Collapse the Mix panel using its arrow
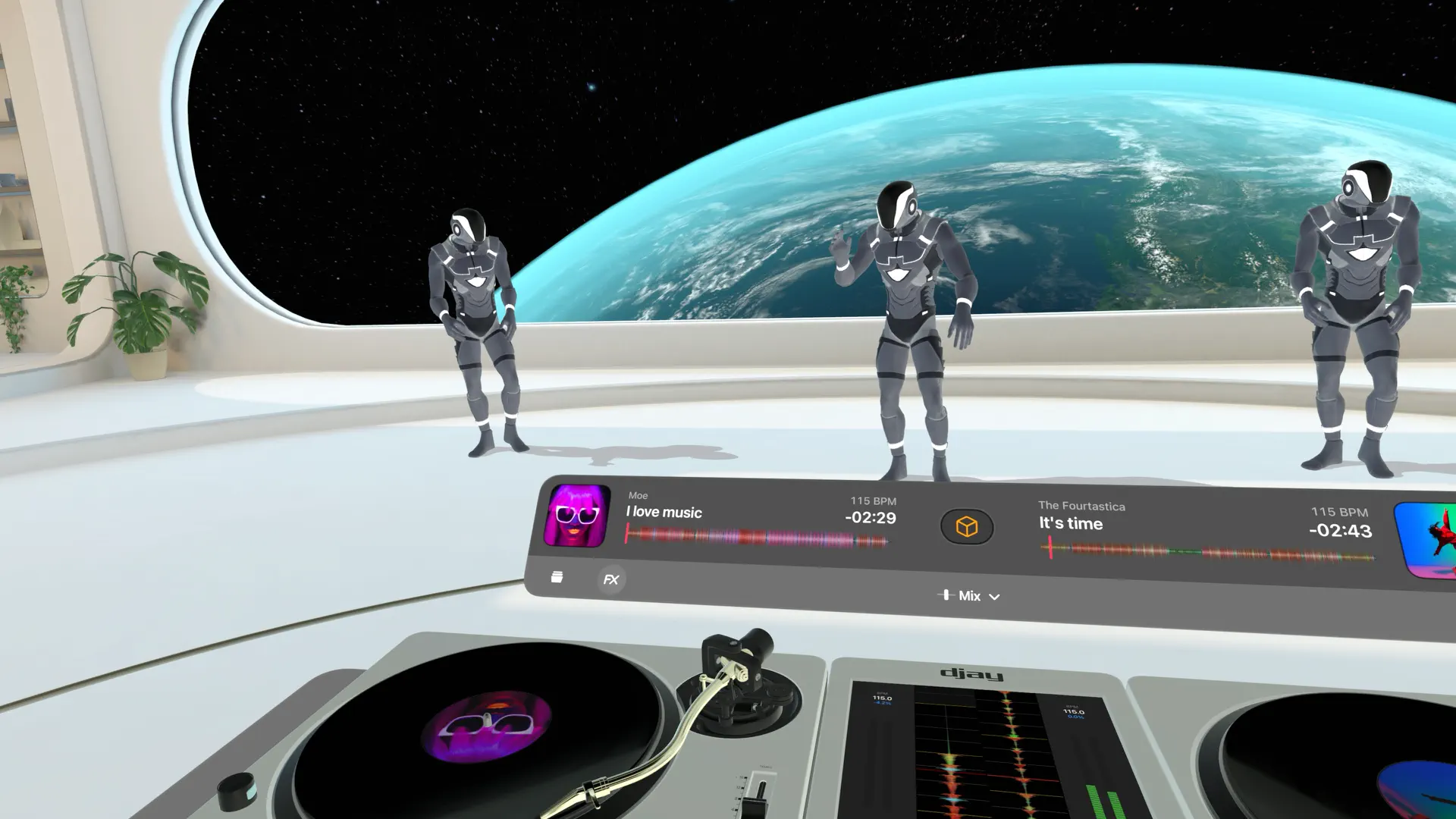This screenshot has width=1456, height=819. coord(993,597)
